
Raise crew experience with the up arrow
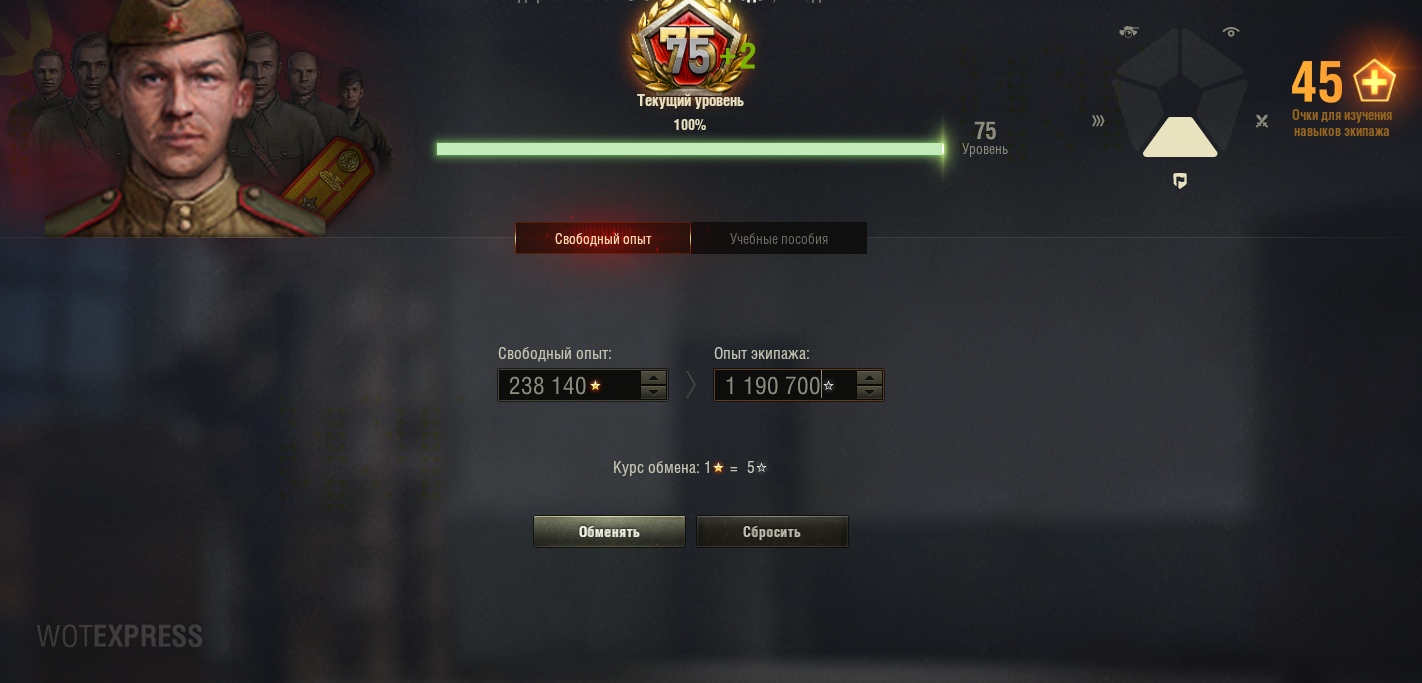(870, 378)
